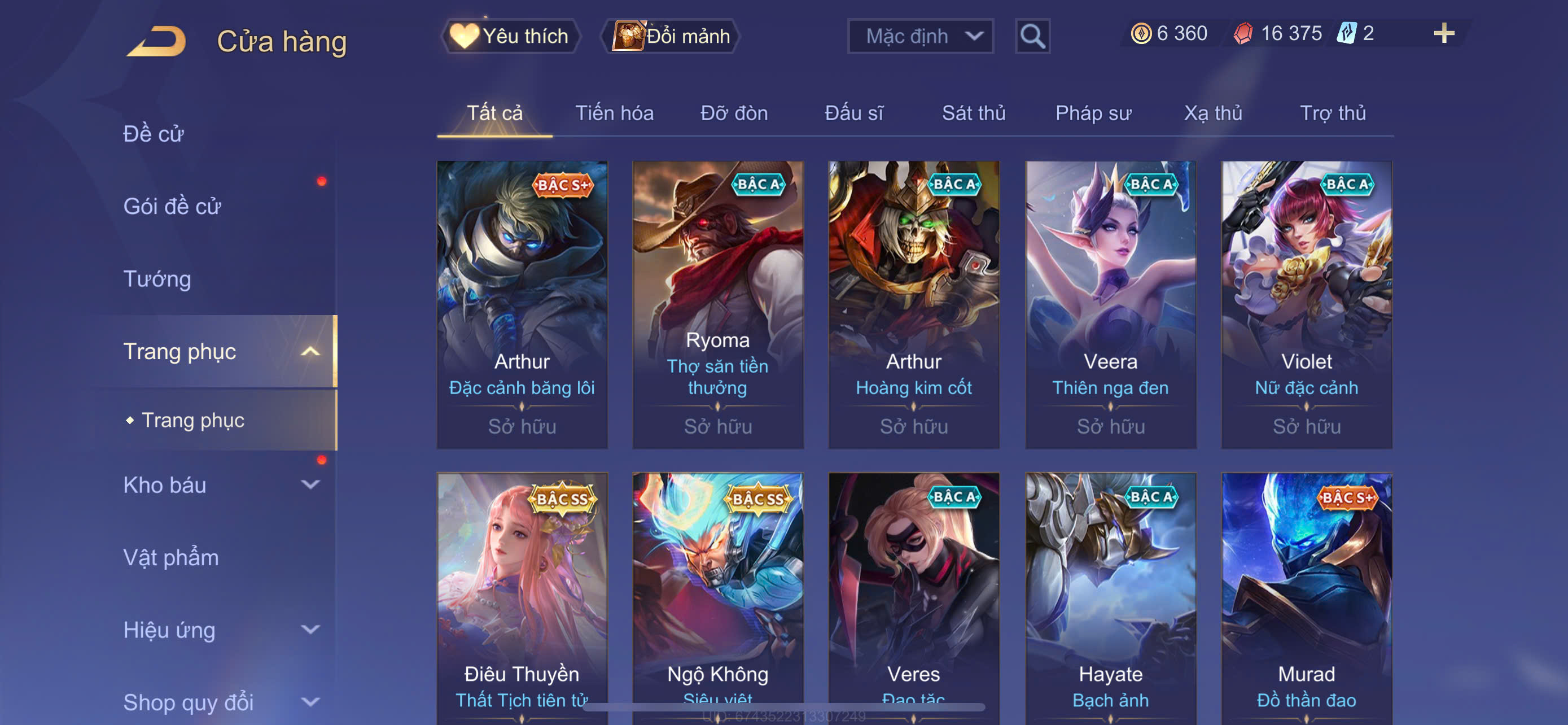Open the Yêu thích favorites list
The image size is (1568, 725).
click(511, 36)
